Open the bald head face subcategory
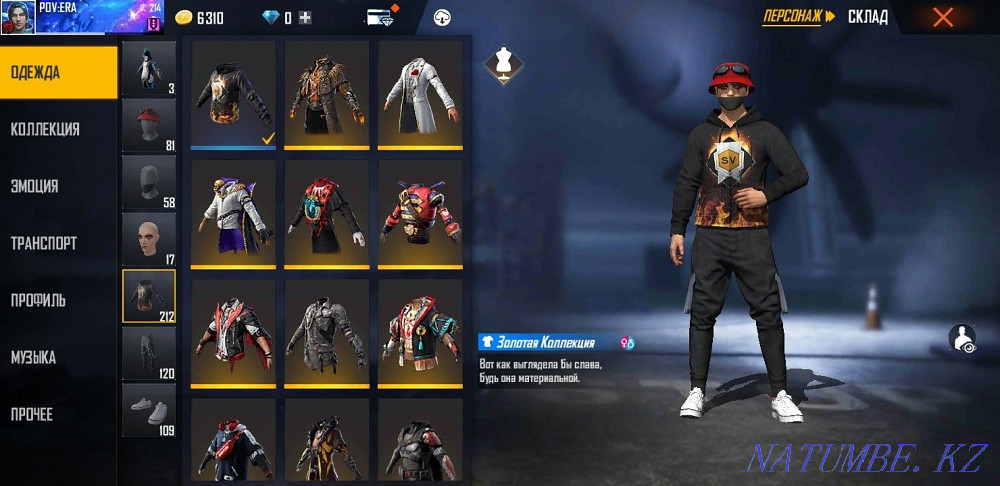This screenshot has width=1000, height=486. coord(148,239)
